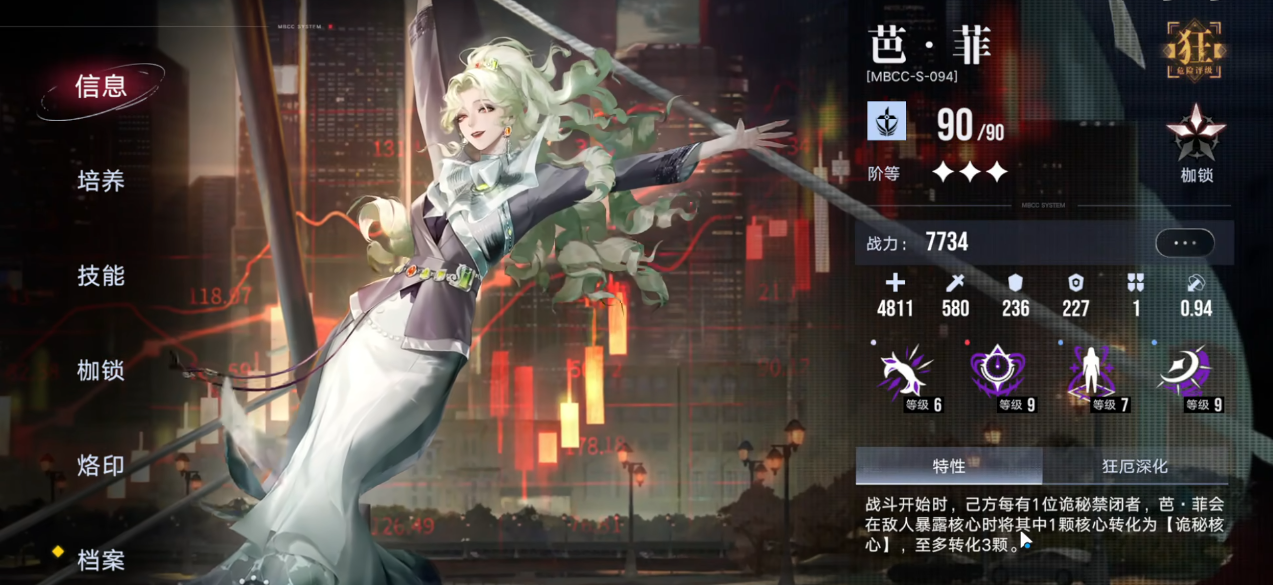This screenshot has width=1273, height=585.
Task: Open the 信息 menu entry
Action: click(x=101, y=87)
